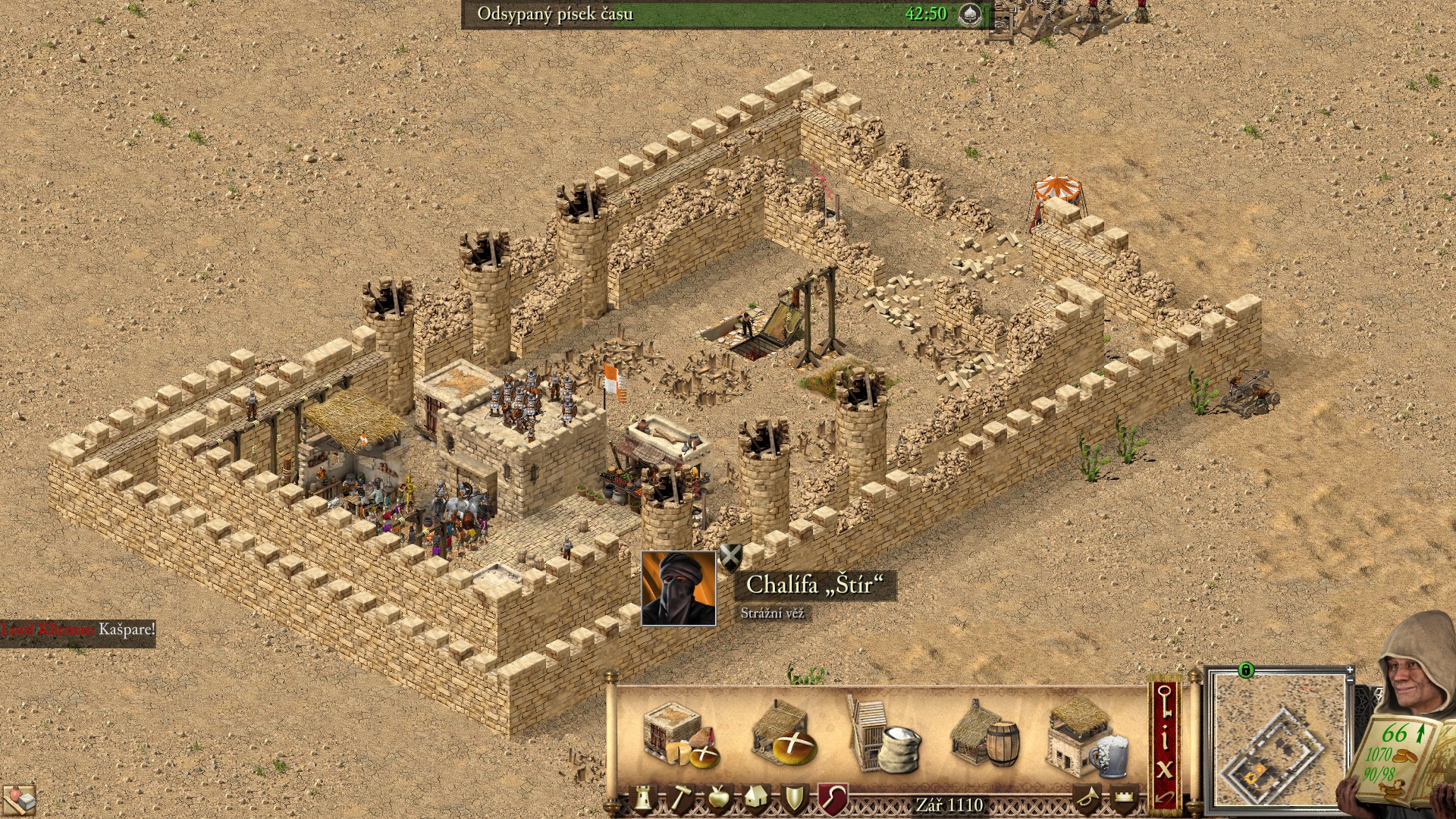Select the sickle food processing tab
The height and width of the screenshot is (819, 1456).
tap(832, 799)
